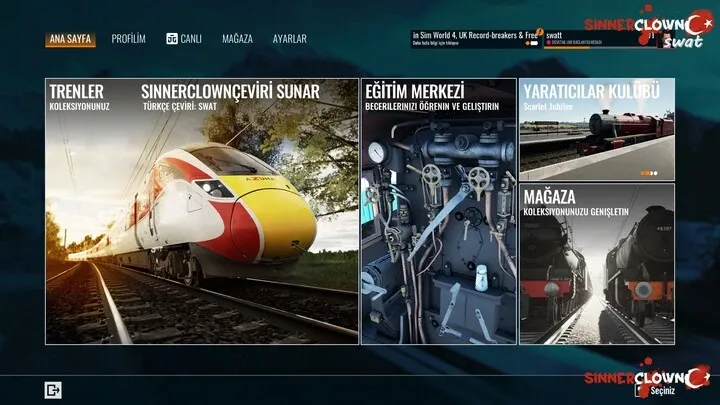
Task: Go to the Canlı tab
Action: click(x=184, y=39)
